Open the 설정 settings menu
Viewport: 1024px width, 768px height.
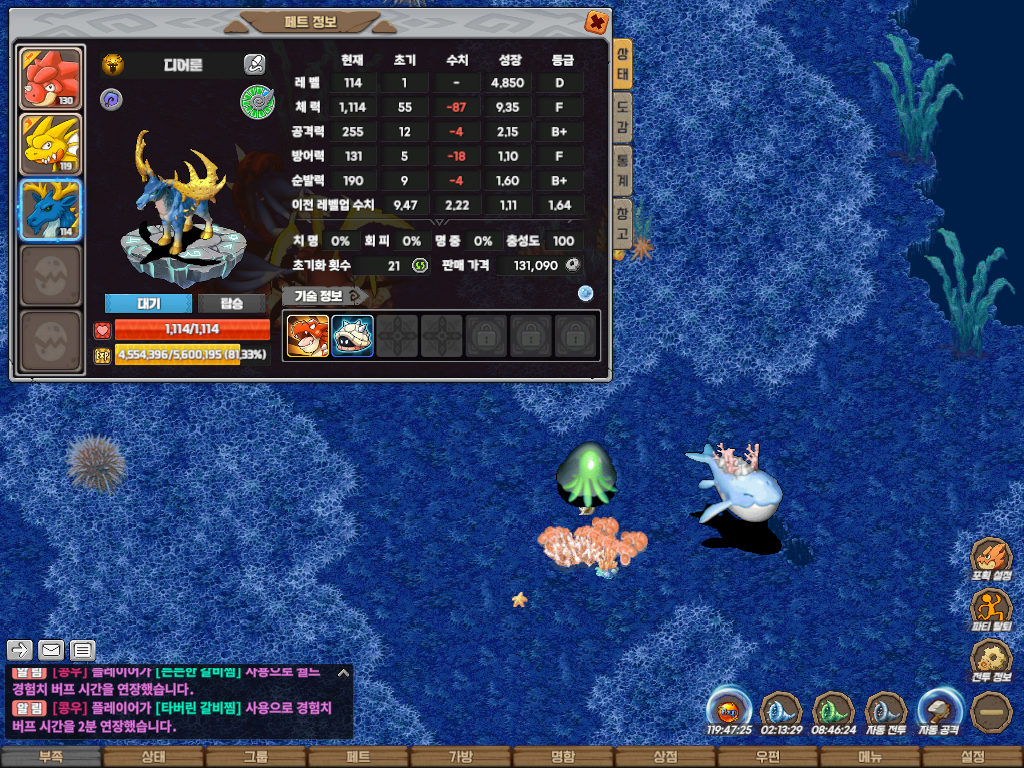point(972,757)
